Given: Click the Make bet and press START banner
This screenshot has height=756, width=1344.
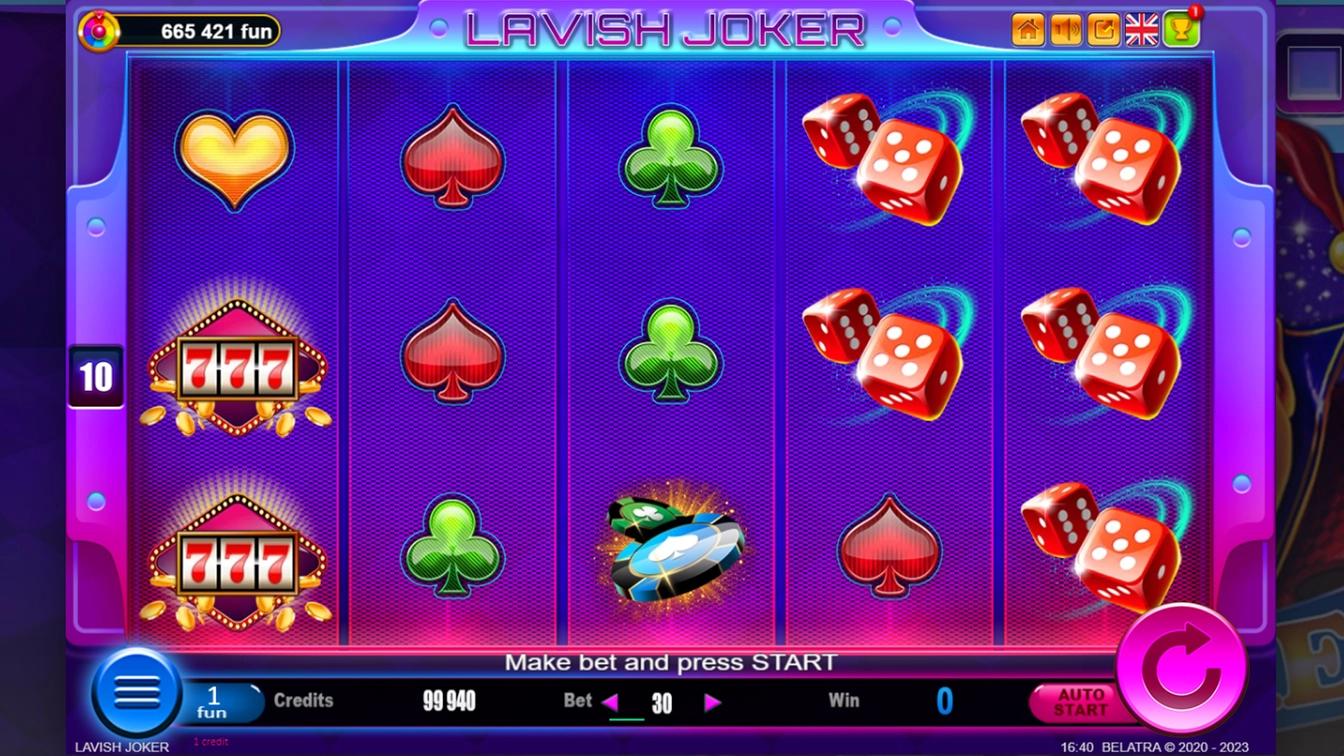Looking at the screenshot, I should coord(672,662).
